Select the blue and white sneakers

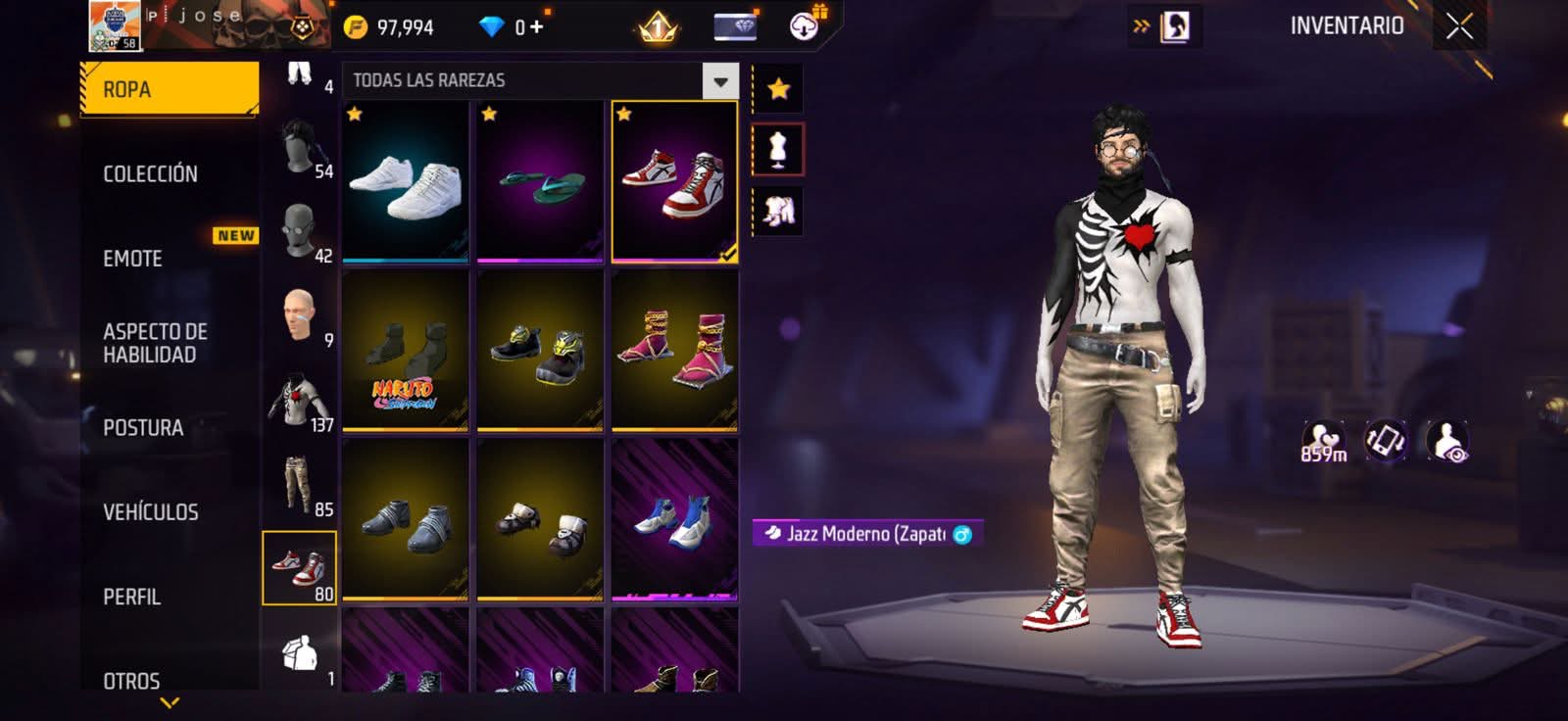(x=674, y=519)
